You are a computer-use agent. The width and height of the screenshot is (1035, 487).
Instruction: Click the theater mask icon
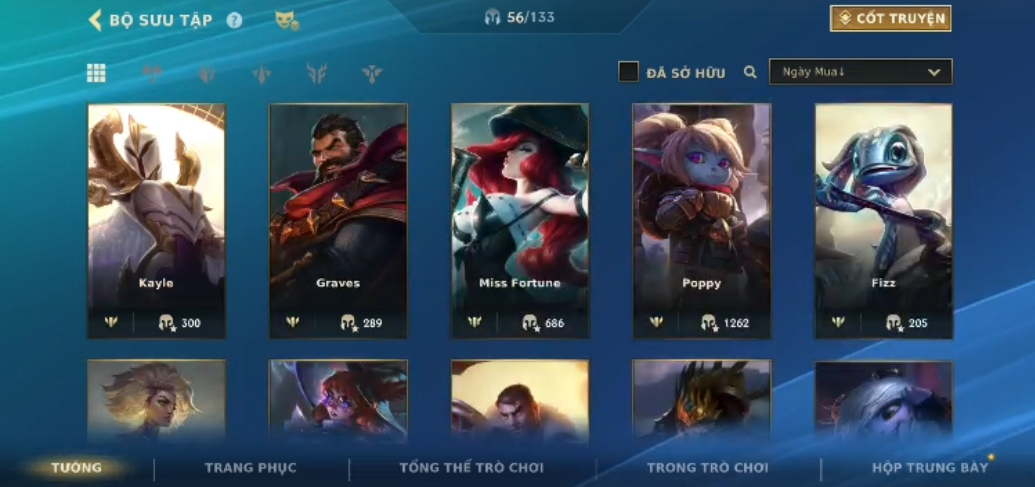coord(287,20)
